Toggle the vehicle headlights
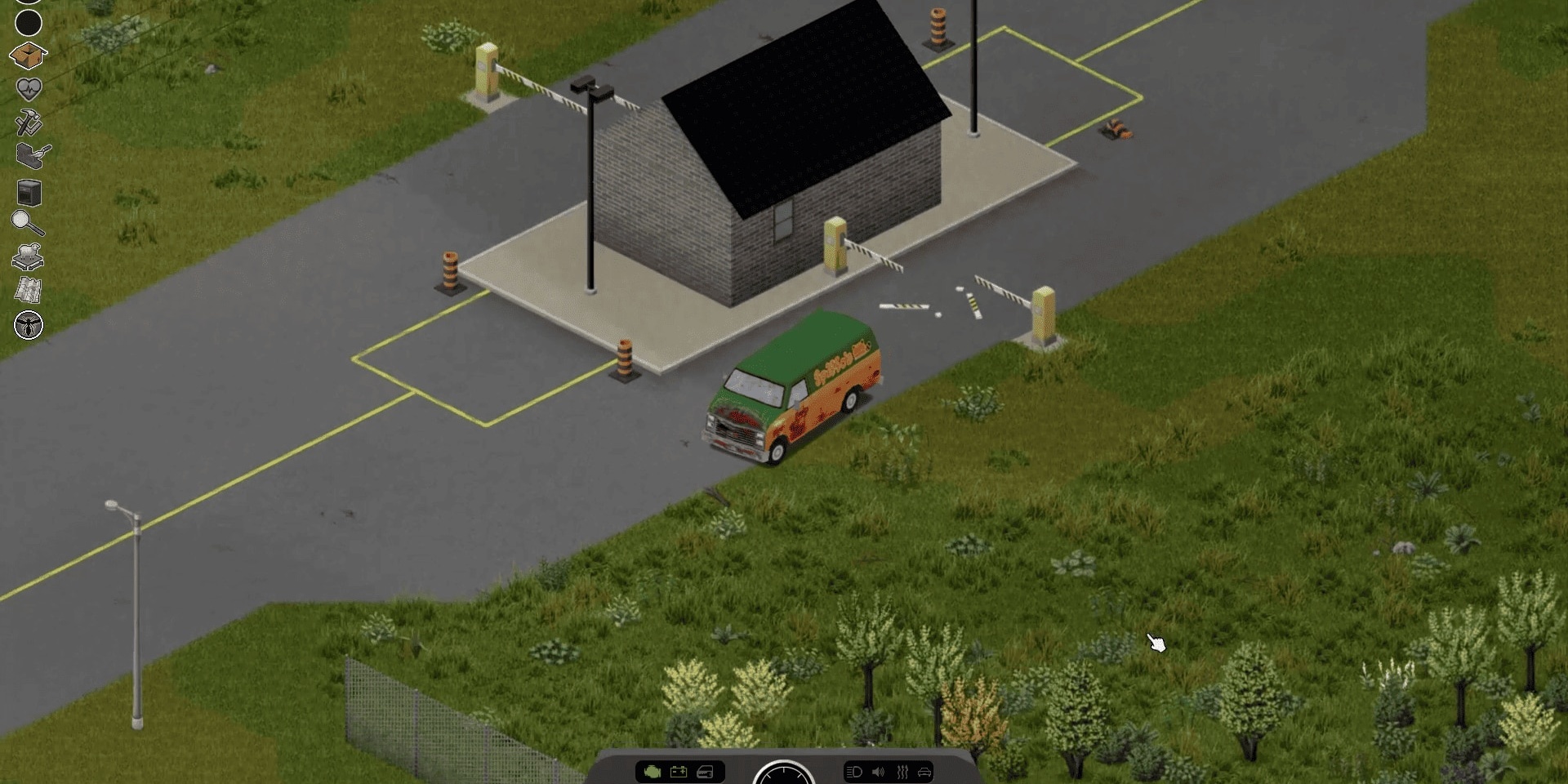Viewport: 1568px width, 784px height. pyautogui.click(x=854, y=772)
